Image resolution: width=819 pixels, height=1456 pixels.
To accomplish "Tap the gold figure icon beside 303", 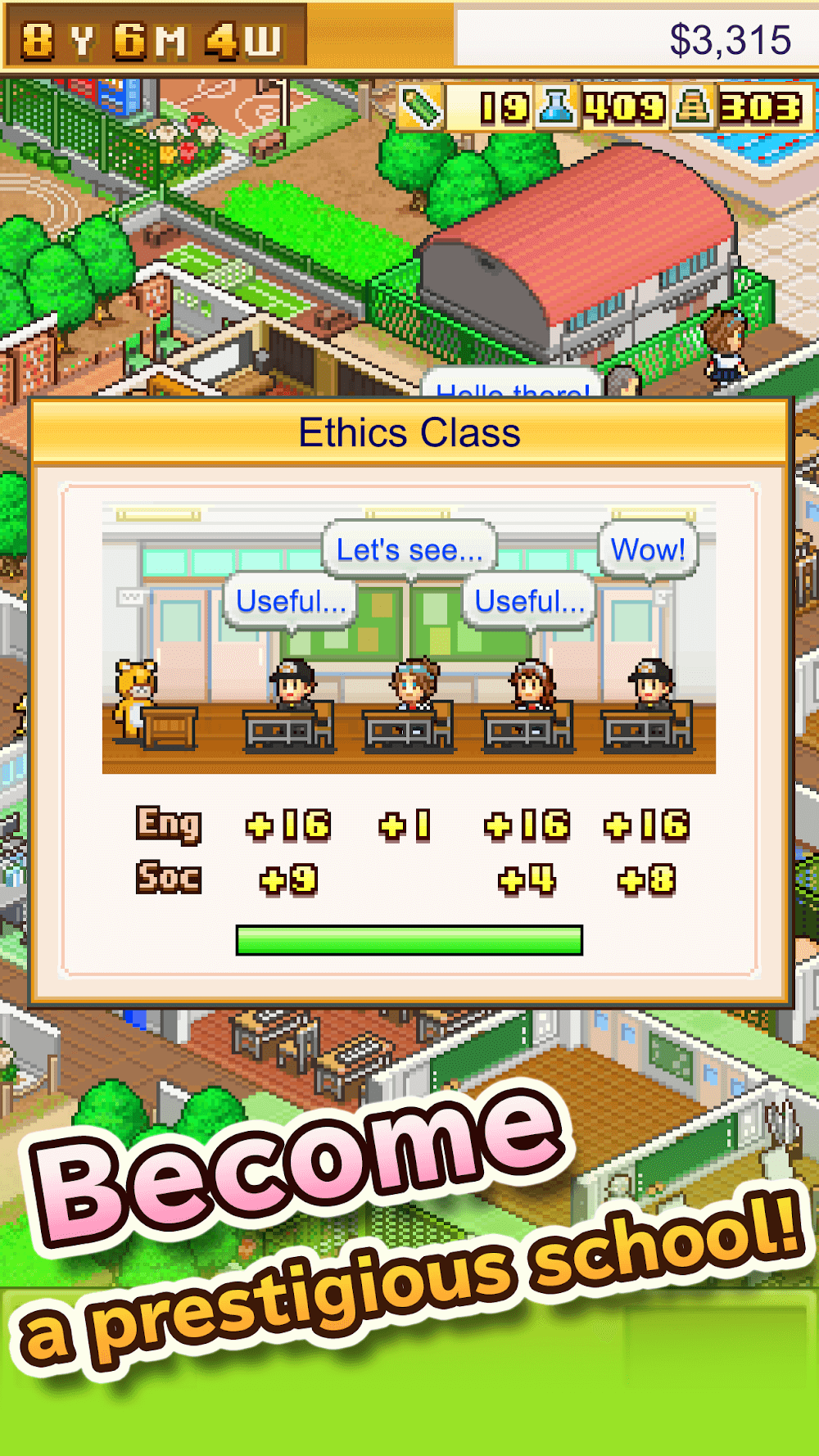I will point(693,107).
